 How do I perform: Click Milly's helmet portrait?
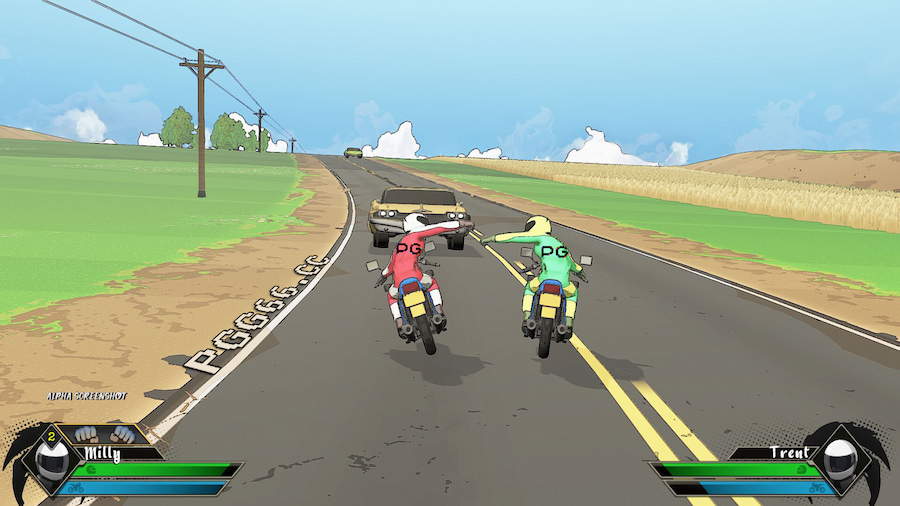pyautogui.click(x=52, y=462)
